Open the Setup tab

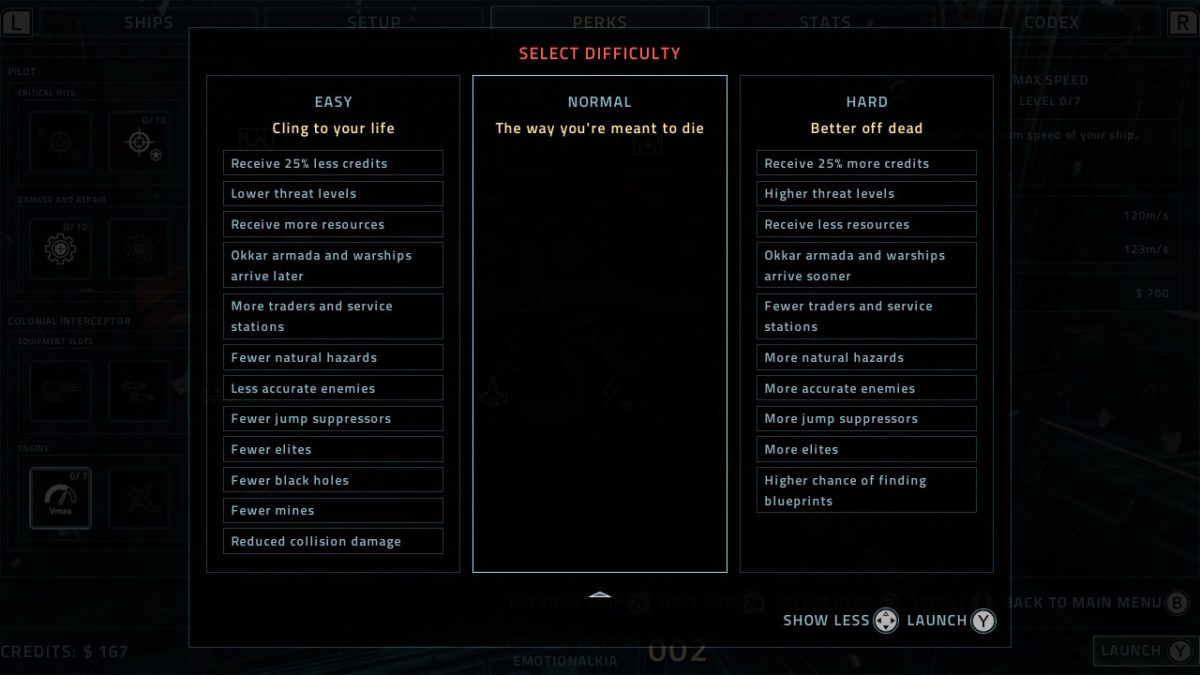[374, 22]
